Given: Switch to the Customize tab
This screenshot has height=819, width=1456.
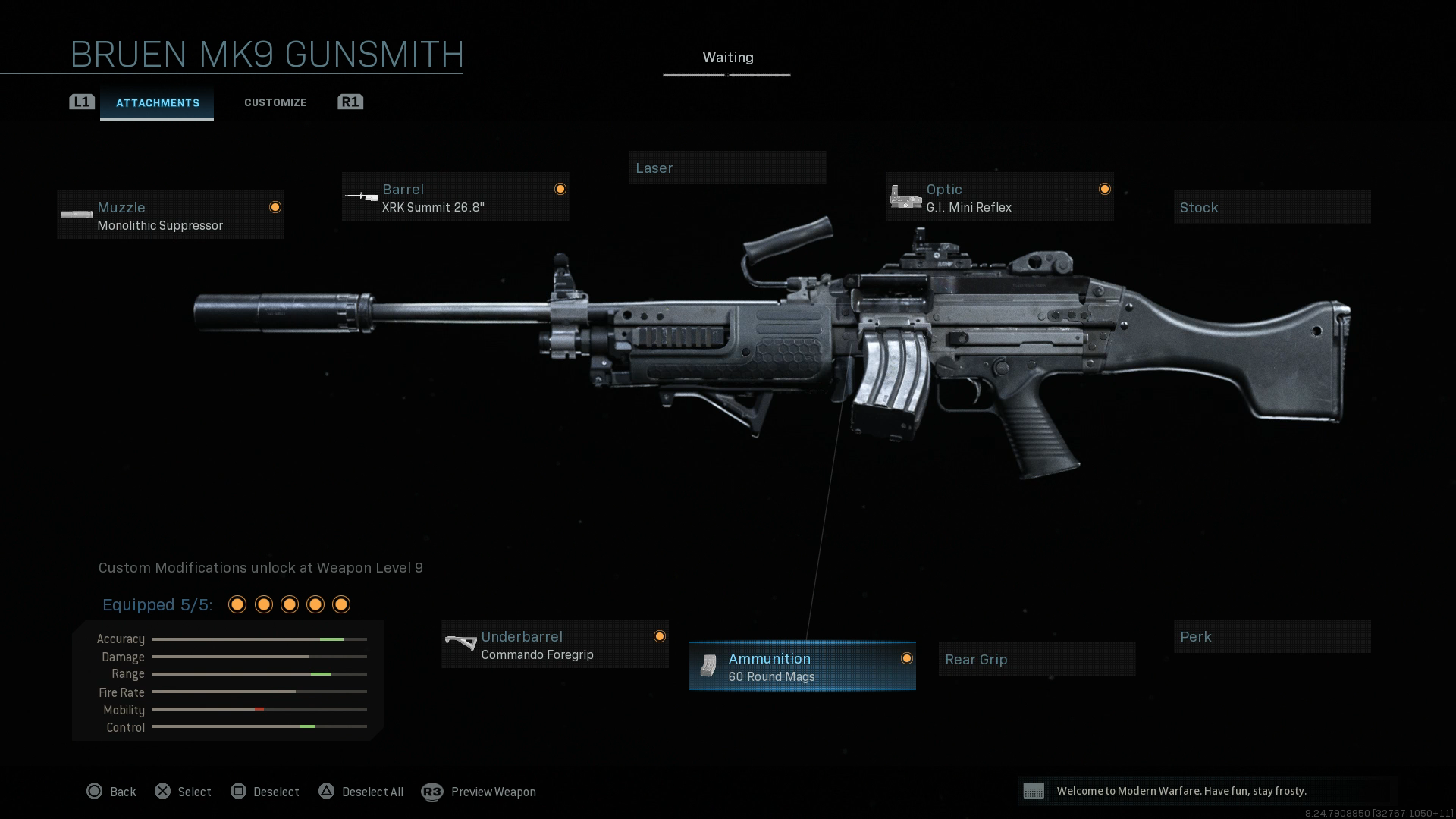Looking at the screenshot, I should pyautogui.click(x=275, y=102).
